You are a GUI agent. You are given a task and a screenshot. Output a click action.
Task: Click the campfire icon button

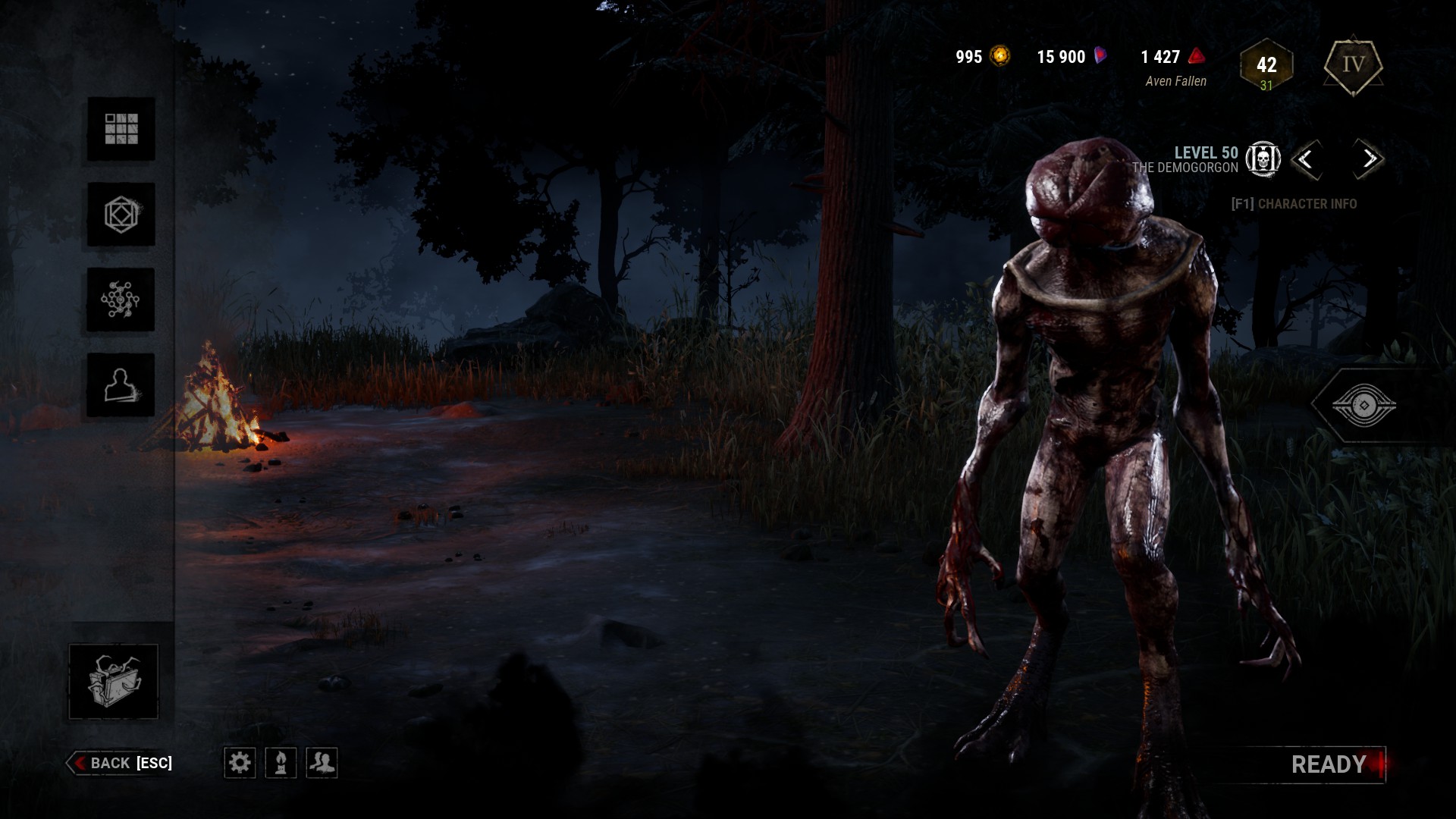click(281, 762)
